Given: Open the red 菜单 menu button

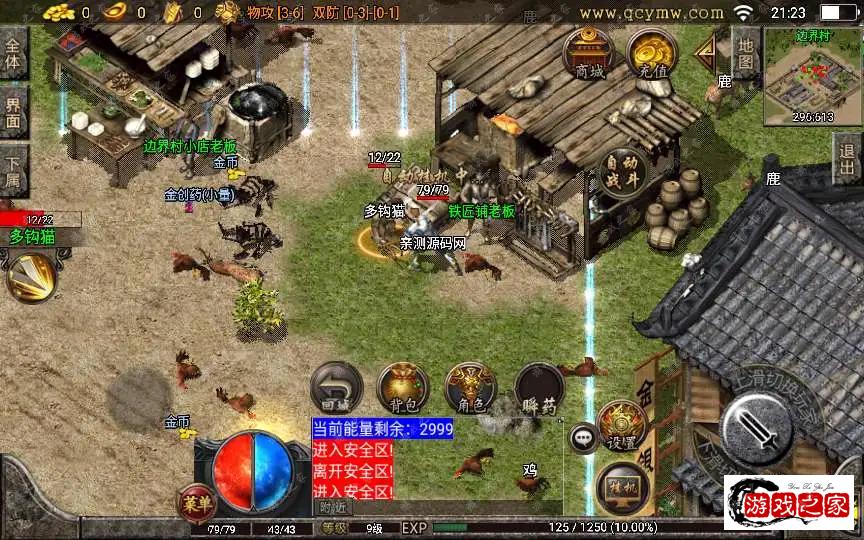Looking at the screenshot, I should [x=196, y=501].
